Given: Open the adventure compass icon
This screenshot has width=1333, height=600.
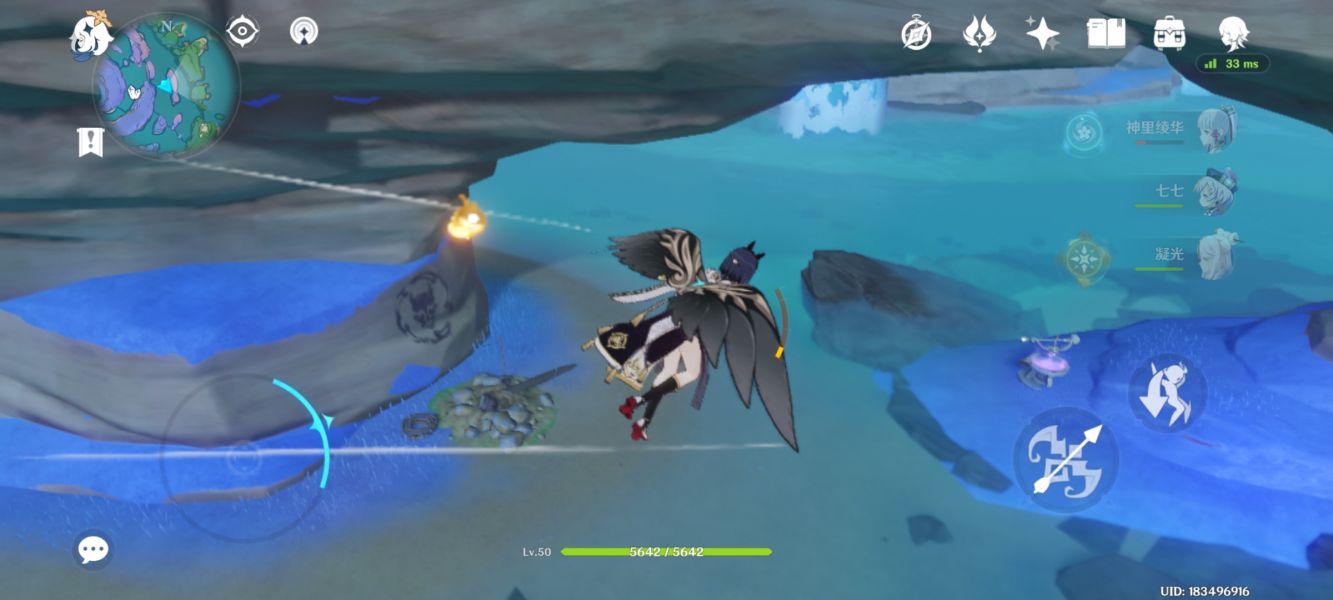Looking at the screenshot, I should click(916, 34).
